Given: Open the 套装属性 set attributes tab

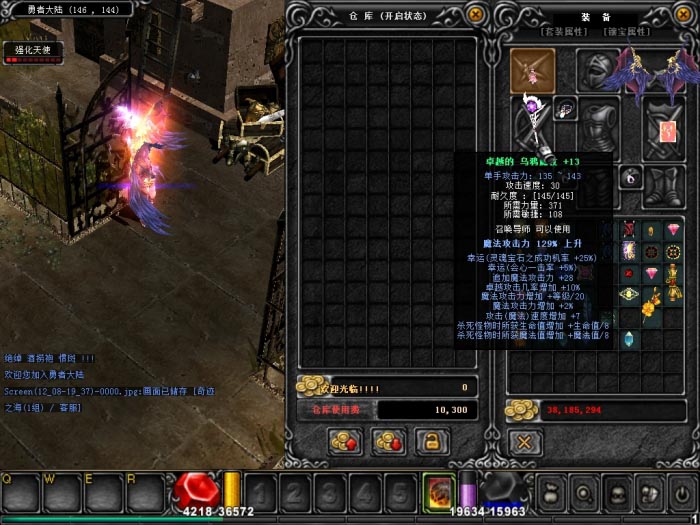Looking at the screenshot, I should (566, 33).
